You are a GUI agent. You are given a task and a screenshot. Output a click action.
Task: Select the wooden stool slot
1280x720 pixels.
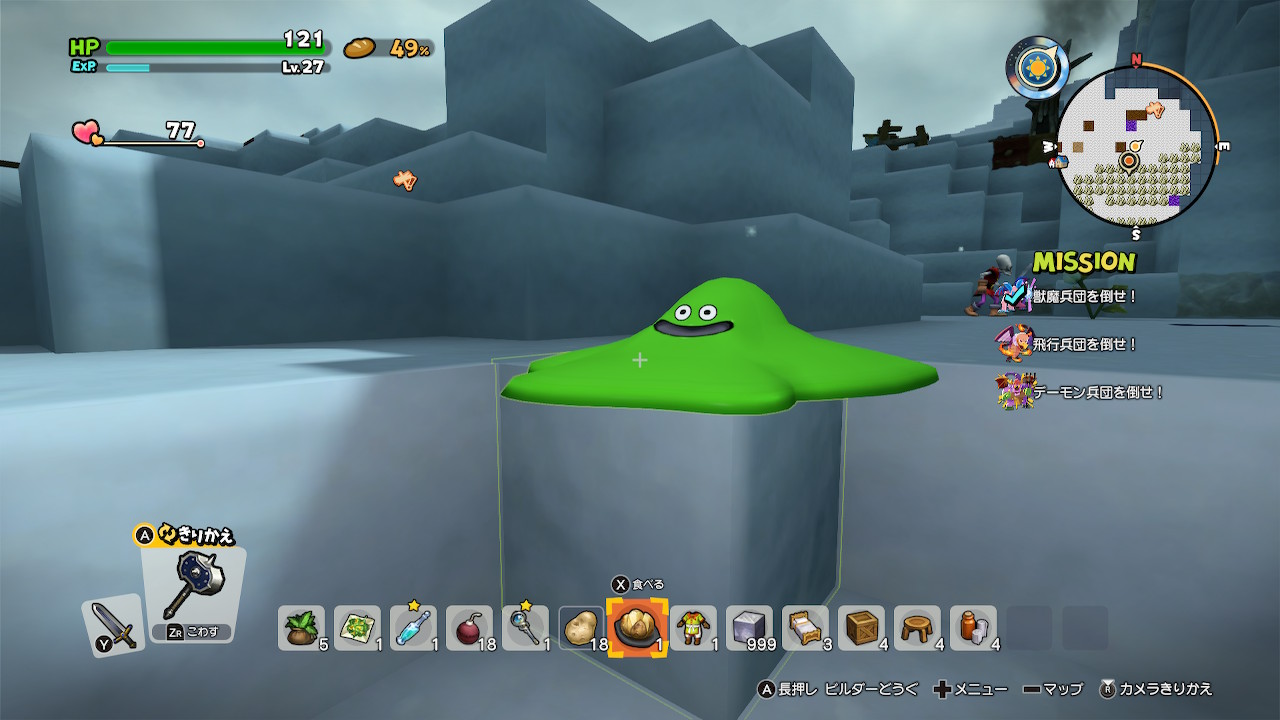917,628
